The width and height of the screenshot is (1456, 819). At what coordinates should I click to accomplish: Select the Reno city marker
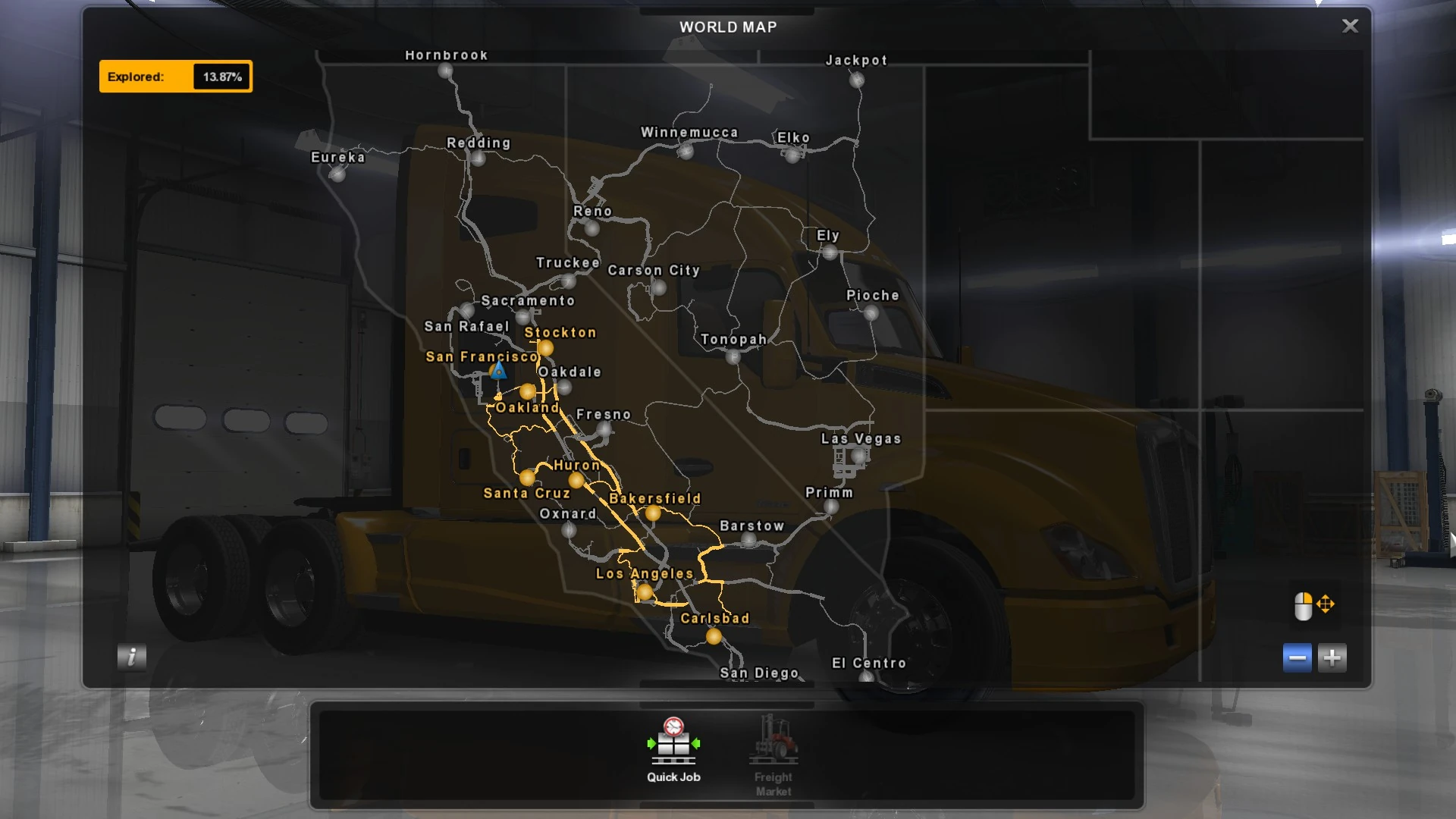[593, 227]
